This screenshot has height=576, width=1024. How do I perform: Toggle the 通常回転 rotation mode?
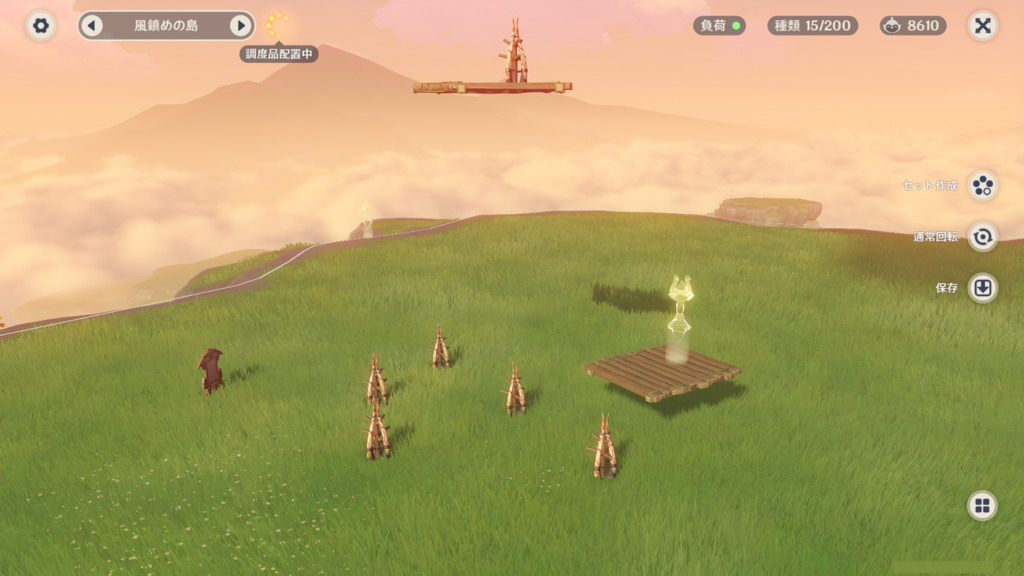983,237
